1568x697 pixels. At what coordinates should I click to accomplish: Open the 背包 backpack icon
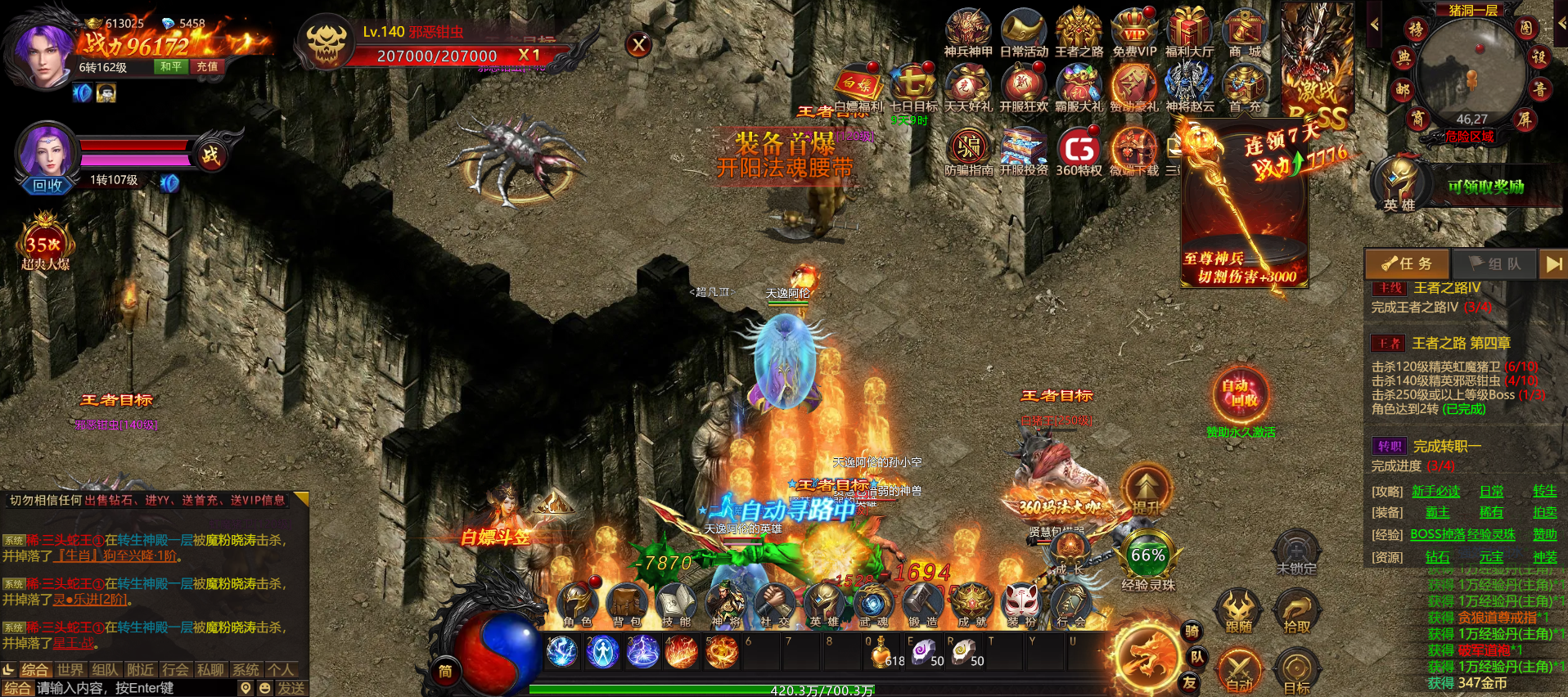(x=628, y=605)
